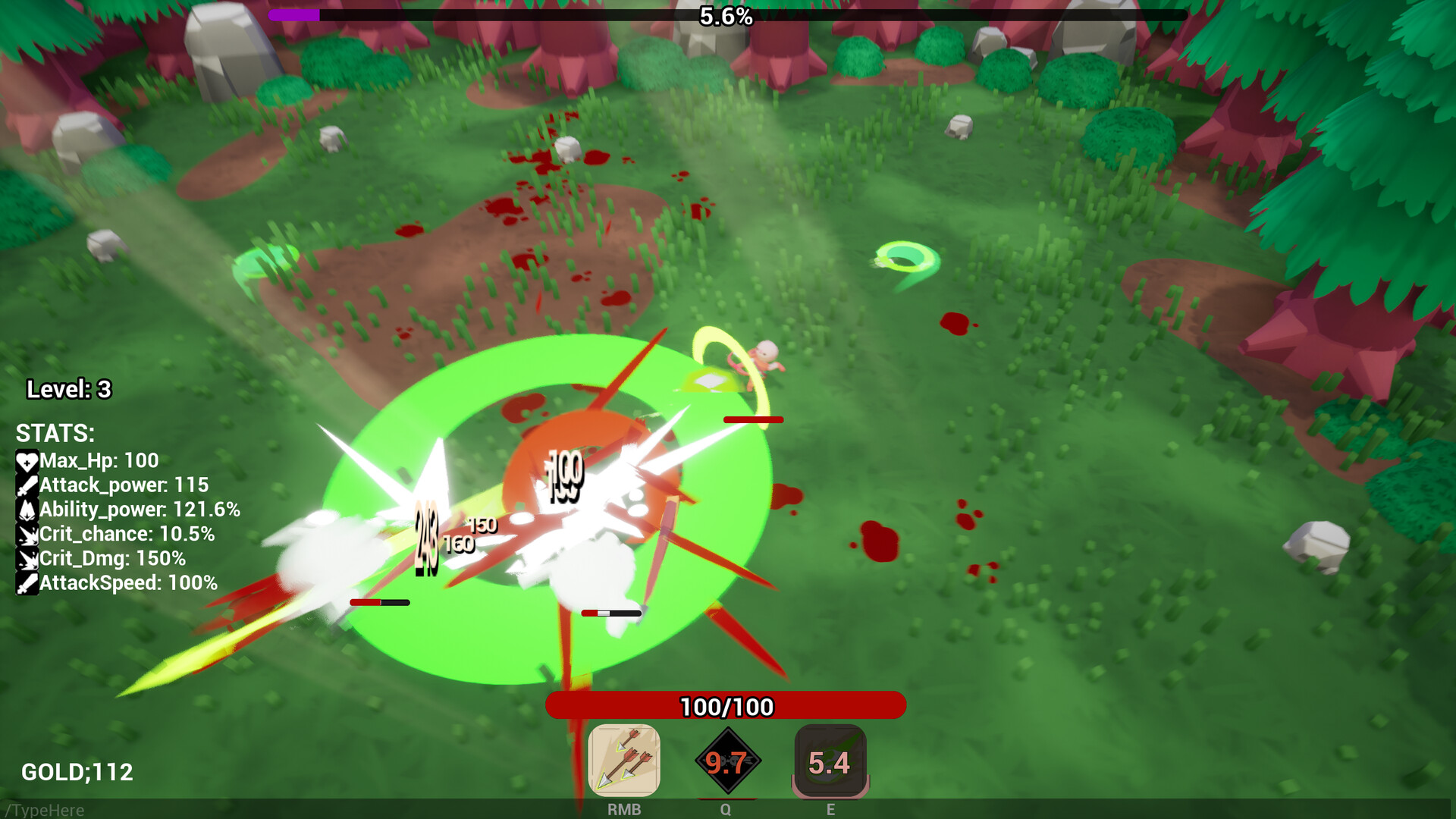Viewport: 1456px width, 819px height.
Task: Select the sword icon beside Attack_power
Action: click(27, 485)
